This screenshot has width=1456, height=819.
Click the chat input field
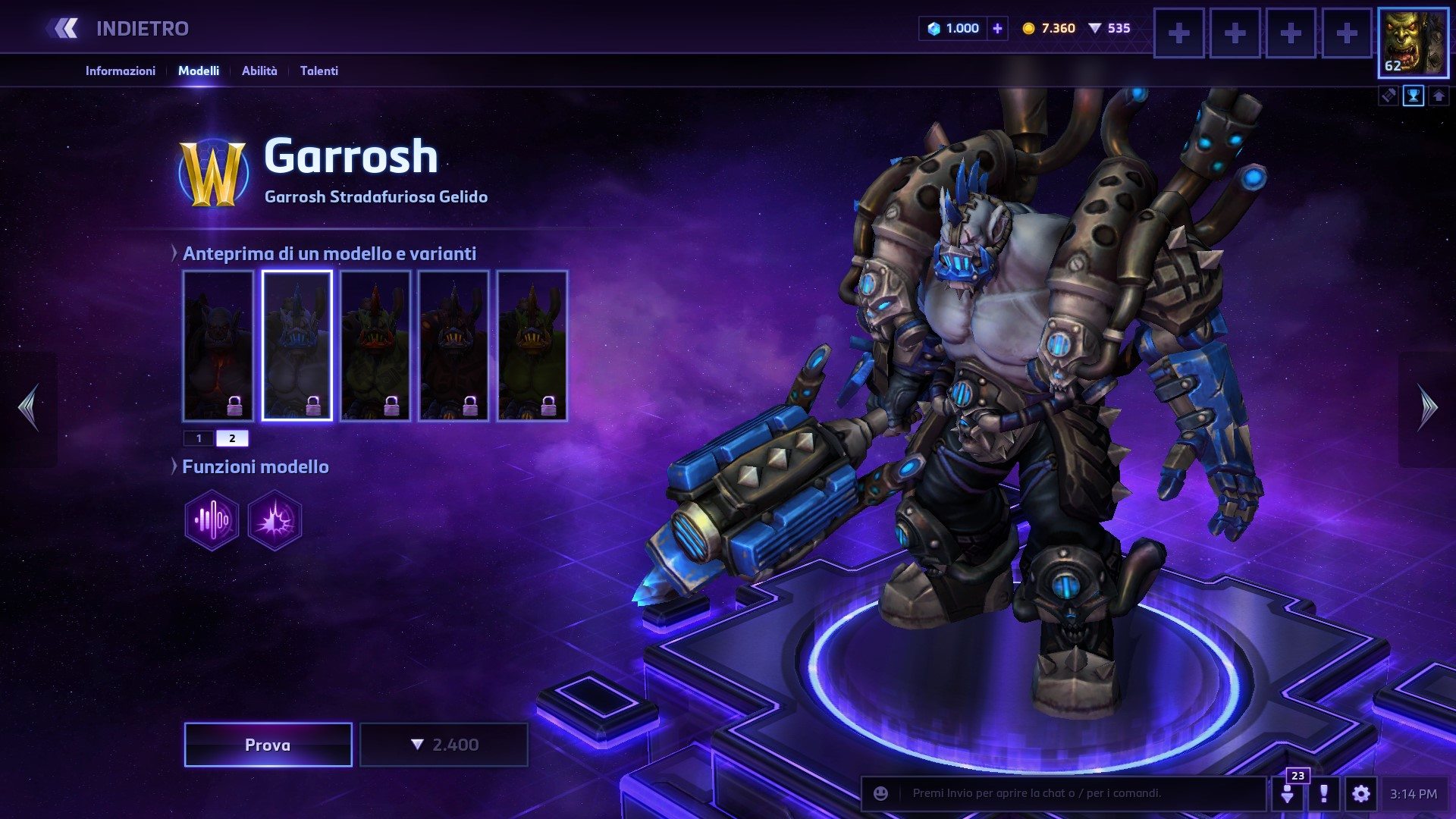[1077, 793]
